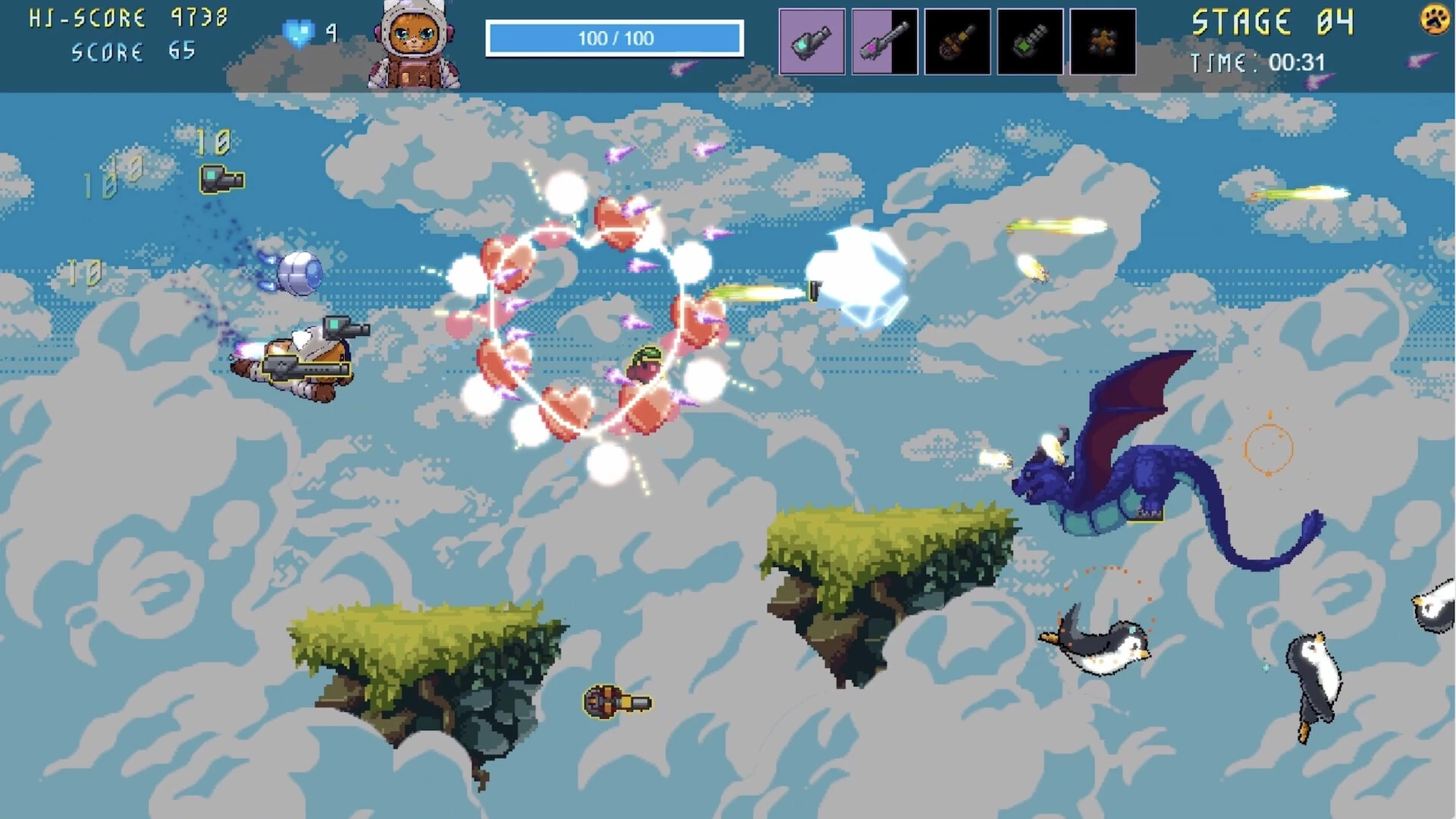Select the cyan-gem blaster weapon slot
The height and width of the screenshot is (819, 1456).
coord(811,42)
